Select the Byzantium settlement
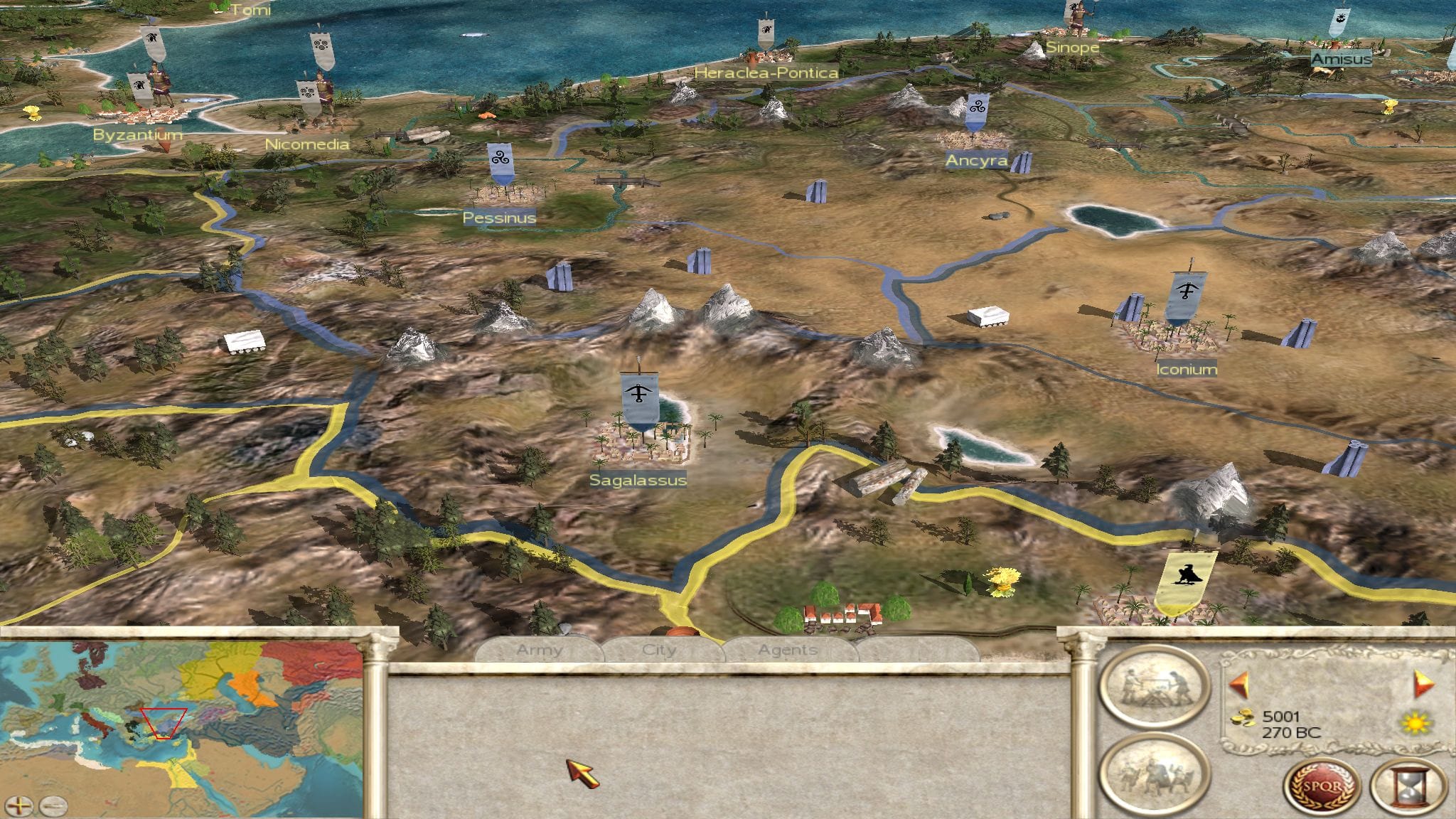Screen dimensions: 1456x819 coord(146,111)
